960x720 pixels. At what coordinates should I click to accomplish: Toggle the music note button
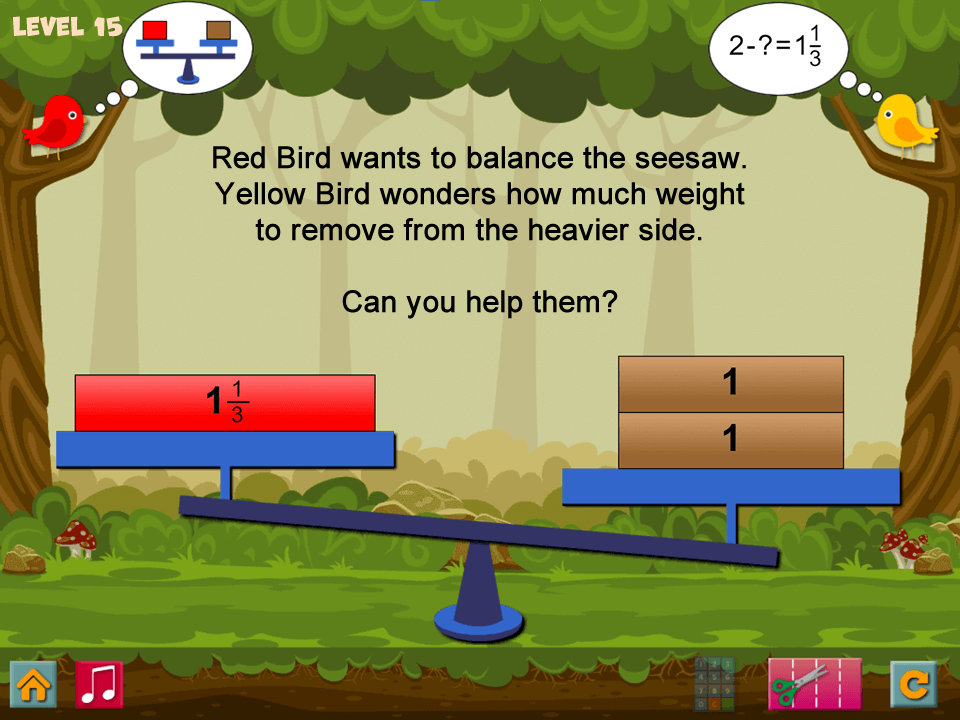pos(99,684)
